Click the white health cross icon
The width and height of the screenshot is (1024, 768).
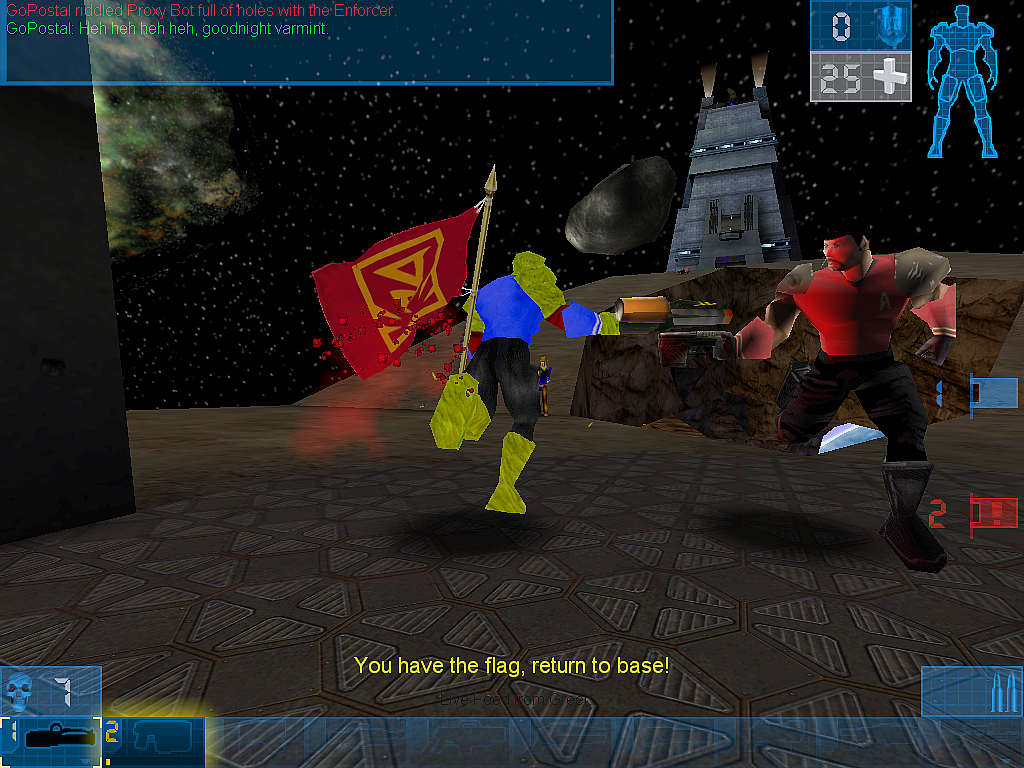887,77
